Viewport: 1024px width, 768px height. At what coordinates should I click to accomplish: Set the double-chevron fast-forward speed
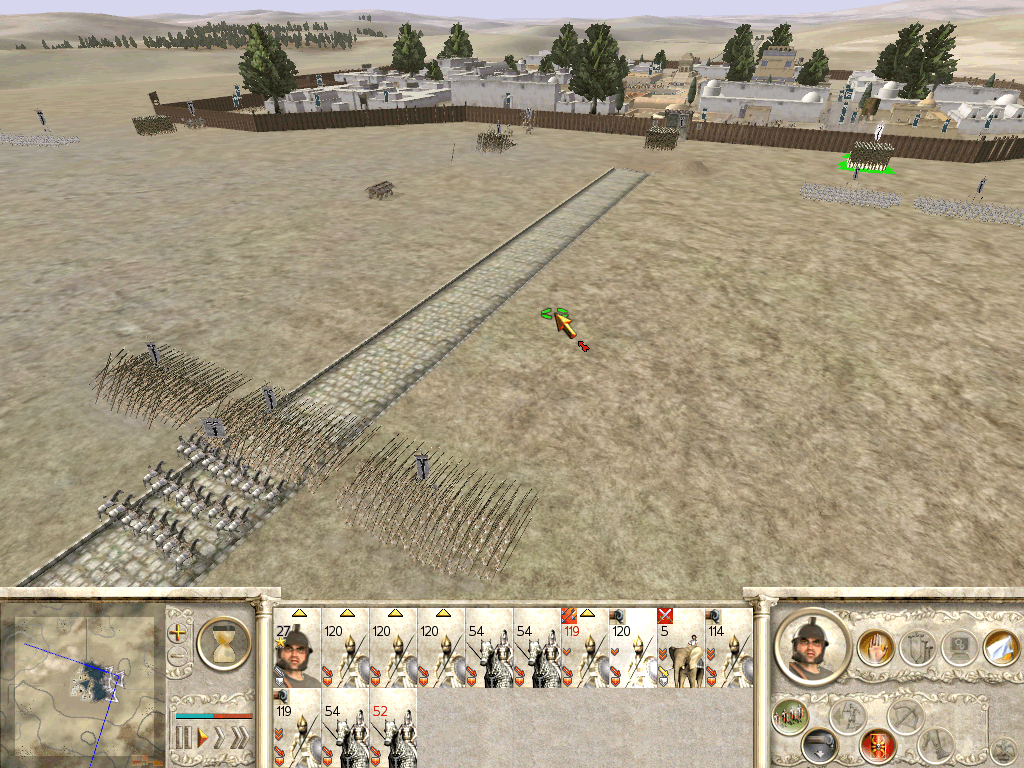220,739
